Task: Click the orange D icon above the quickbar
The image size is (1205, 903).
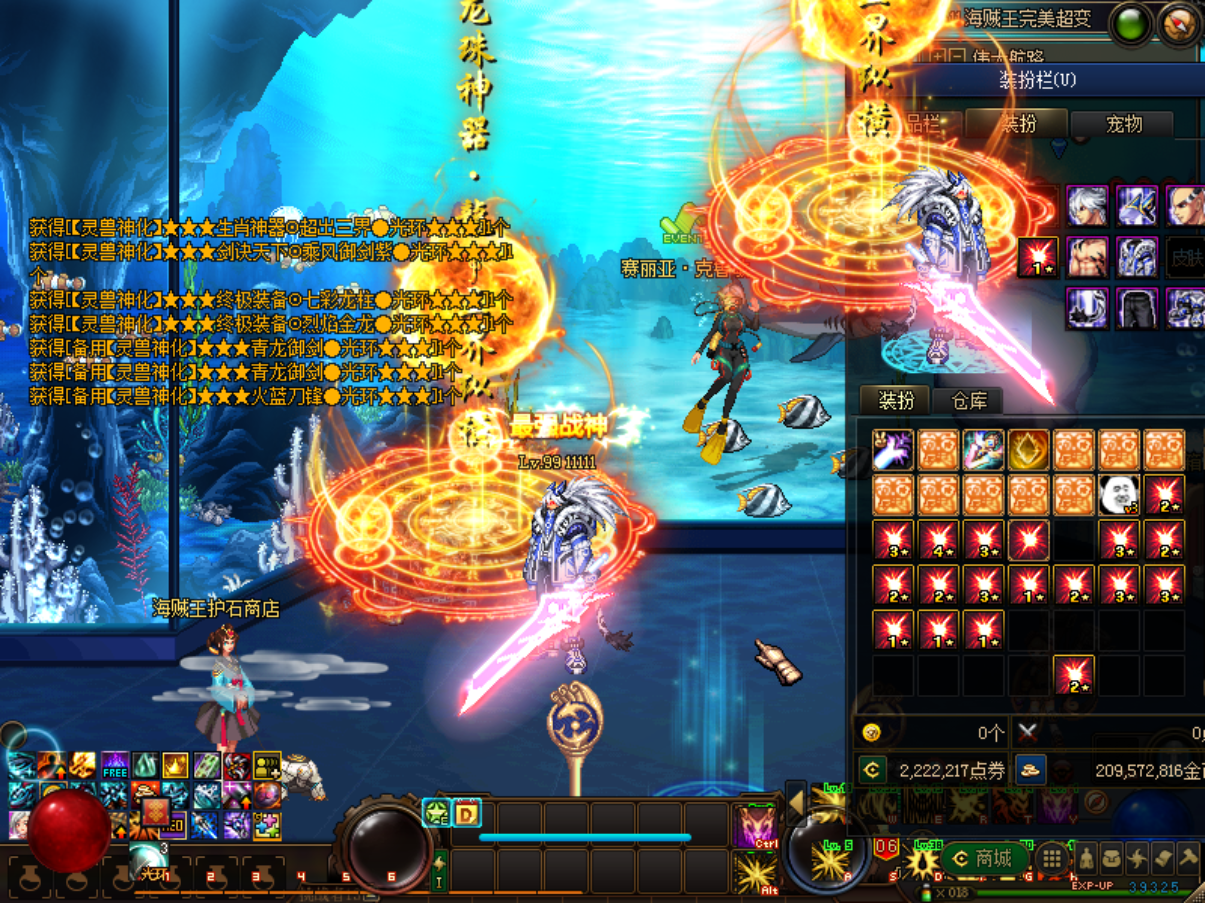Action: (467, 813)
